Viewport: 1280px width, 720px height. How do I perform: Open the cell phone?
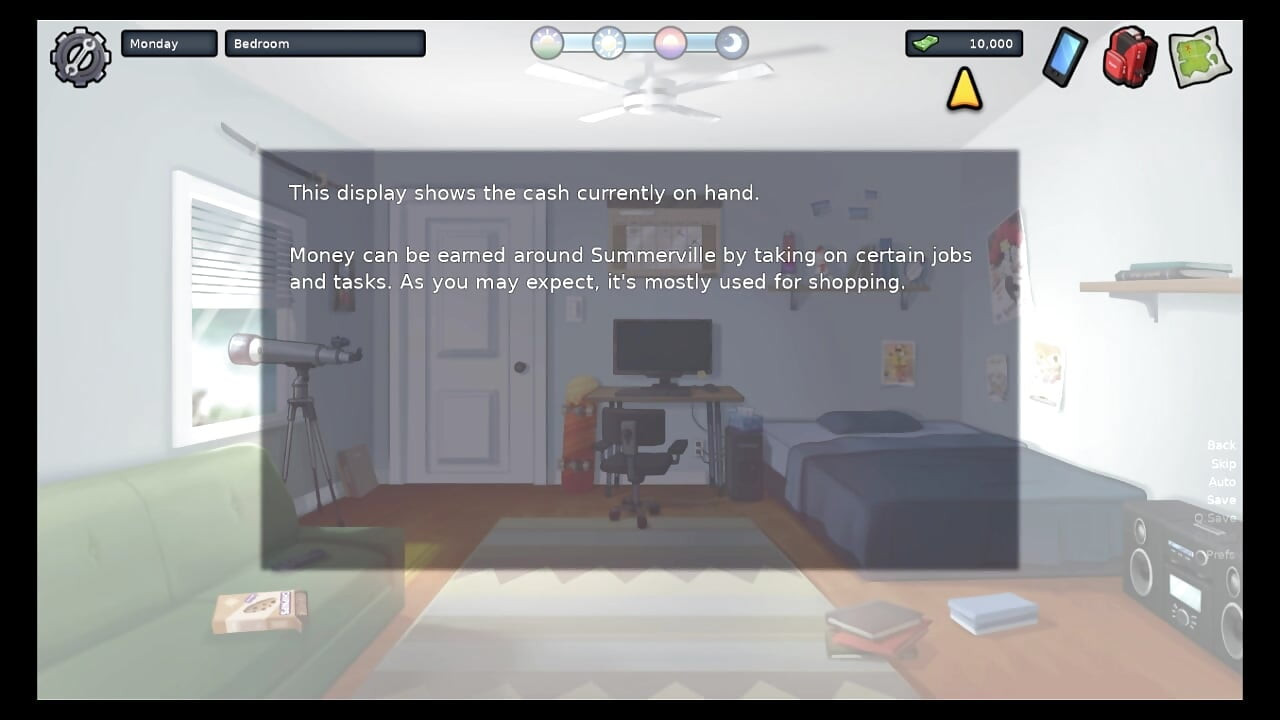[x=1063, y=58]
